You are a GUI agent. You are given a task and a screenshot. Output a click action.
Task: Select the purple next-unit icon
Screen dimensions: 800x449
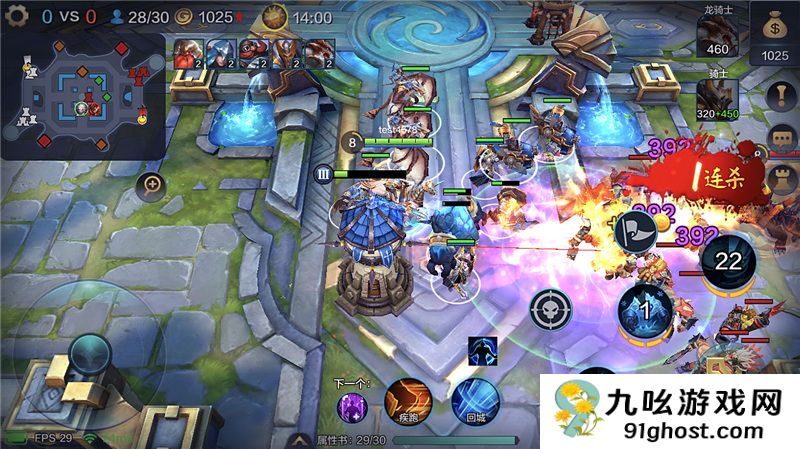(352, 407)
